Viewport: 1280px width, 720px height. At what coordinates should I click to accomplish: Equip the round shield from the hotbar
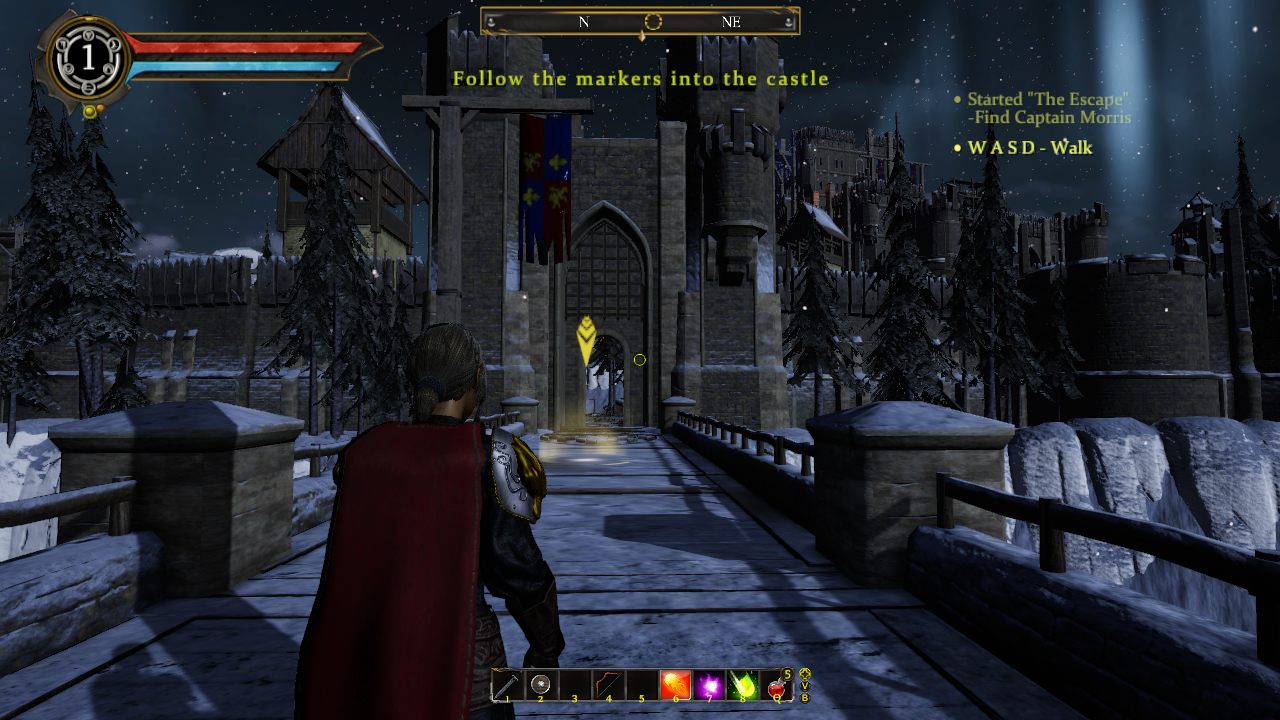point(541,685)
